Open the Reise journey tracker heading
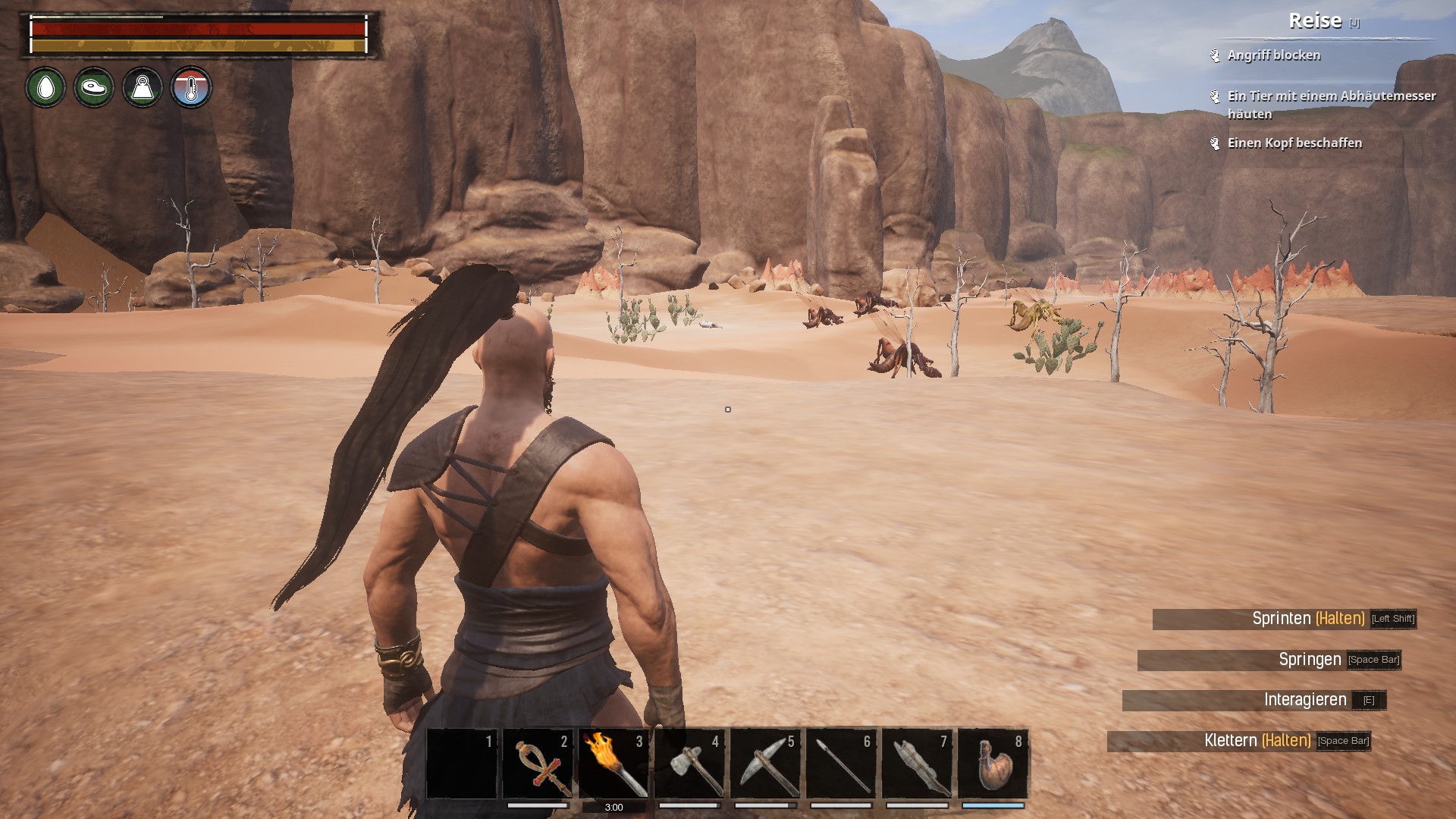The height and width of the screenshot is (819, 1456). tap(1315, 21)
